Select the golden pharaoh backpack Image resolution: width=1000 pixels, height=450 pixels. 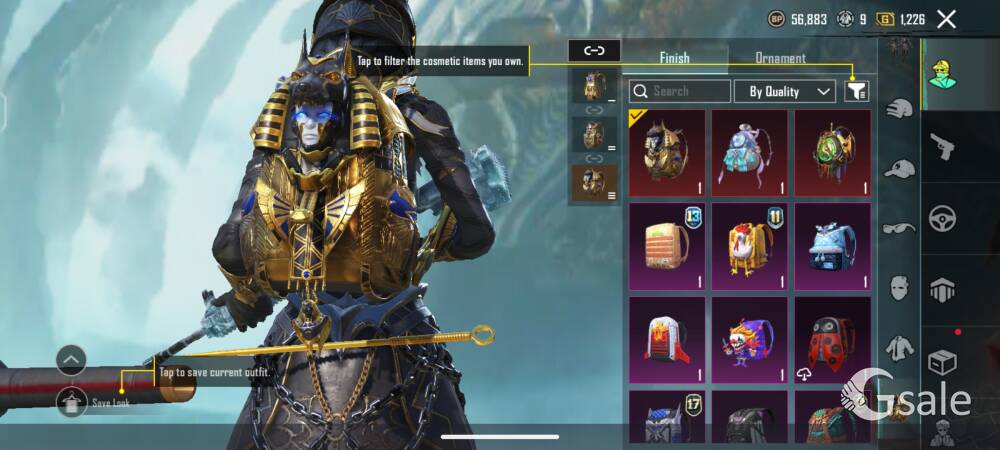pyautogui.click(x=667, y=153)
